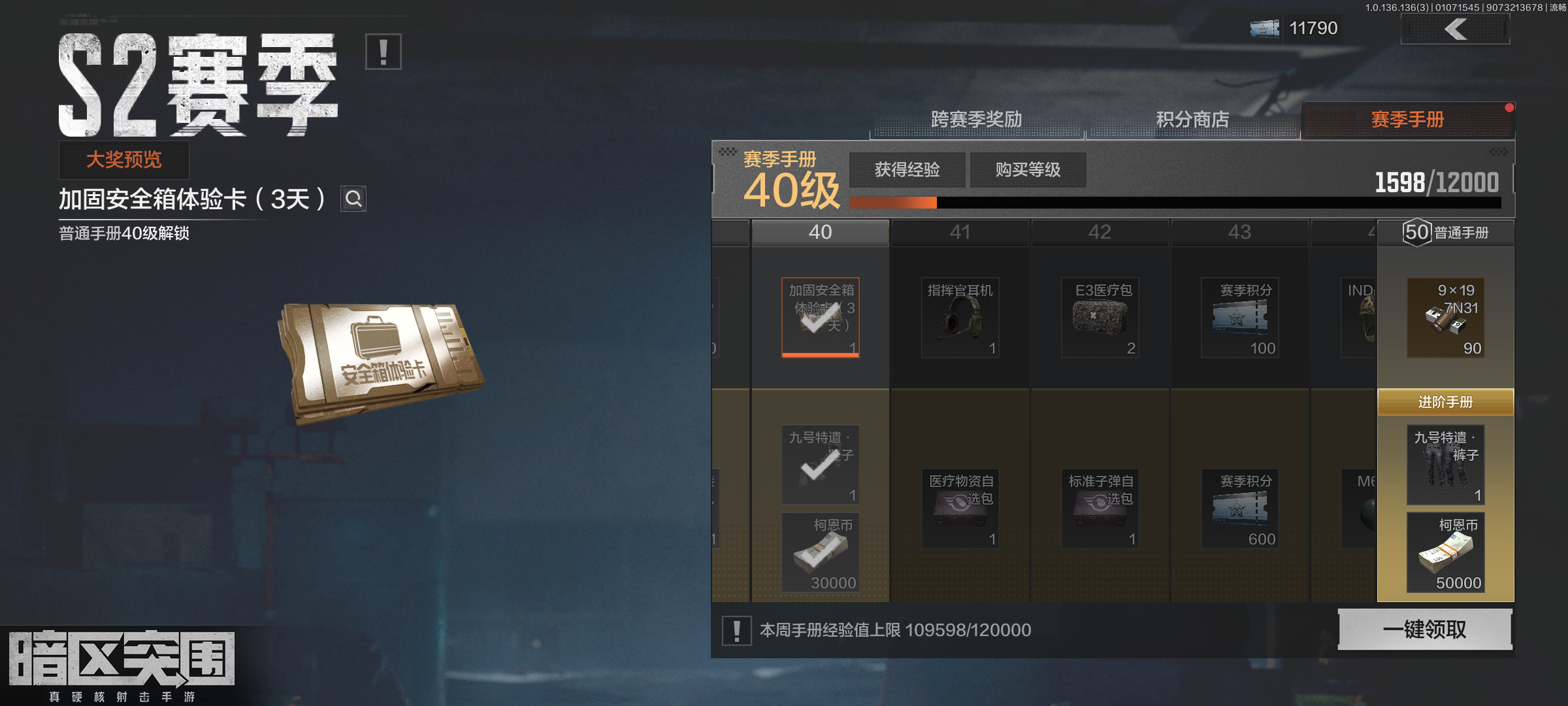Select the 9×19 7N31 ammo reward icon
1568x706 pixels.
click(1446, 318)
